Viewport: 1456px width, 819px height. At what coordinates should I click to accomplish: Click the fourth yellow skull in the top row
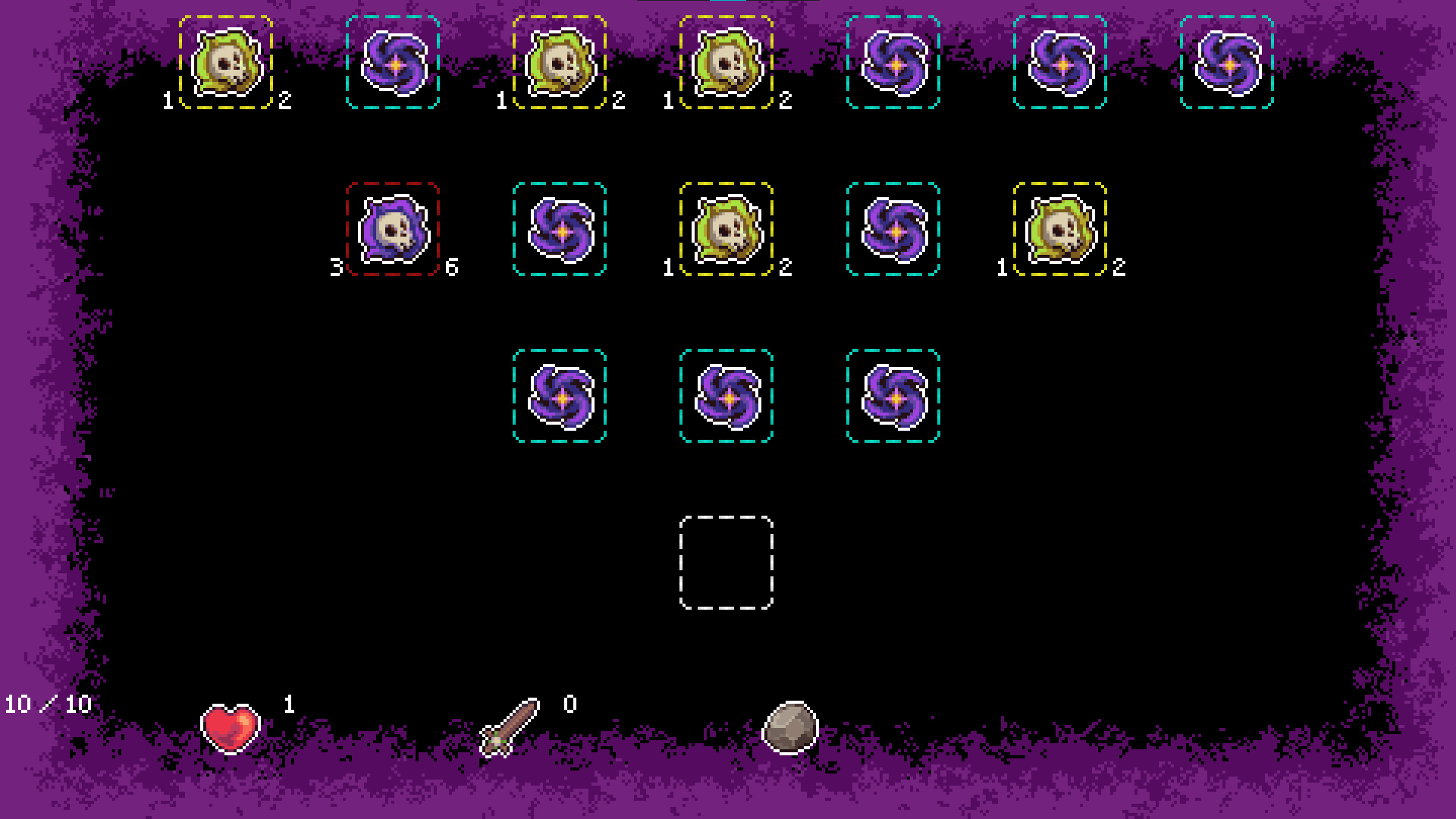[726, 62]
